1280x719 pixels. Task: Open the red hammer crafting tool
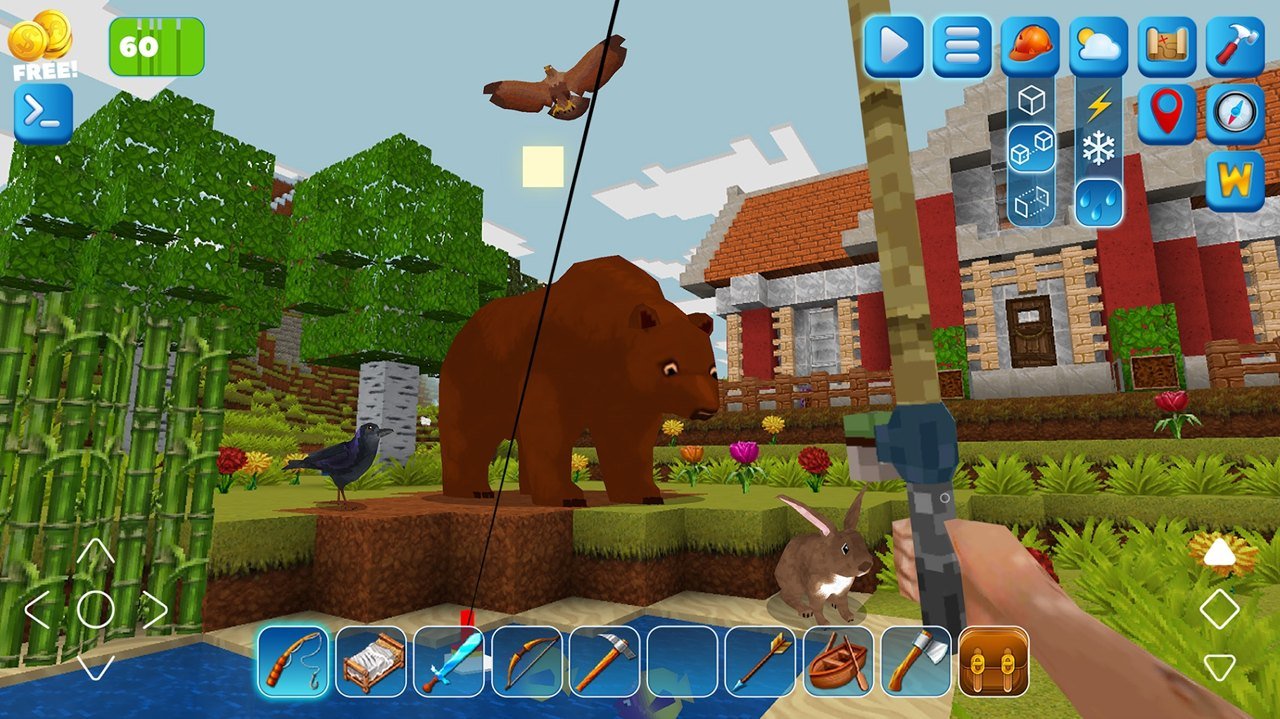(x=1235, y=46)
